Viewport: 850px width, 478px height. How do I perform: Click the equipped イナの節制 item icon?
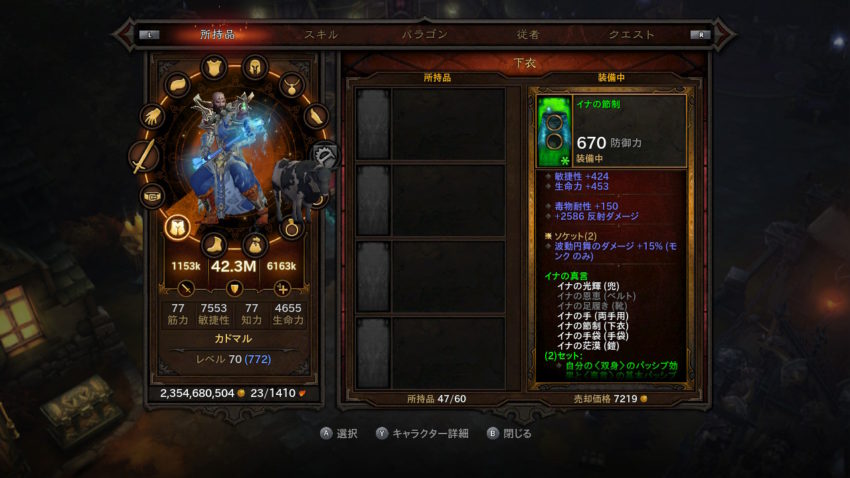coord(553,131)
